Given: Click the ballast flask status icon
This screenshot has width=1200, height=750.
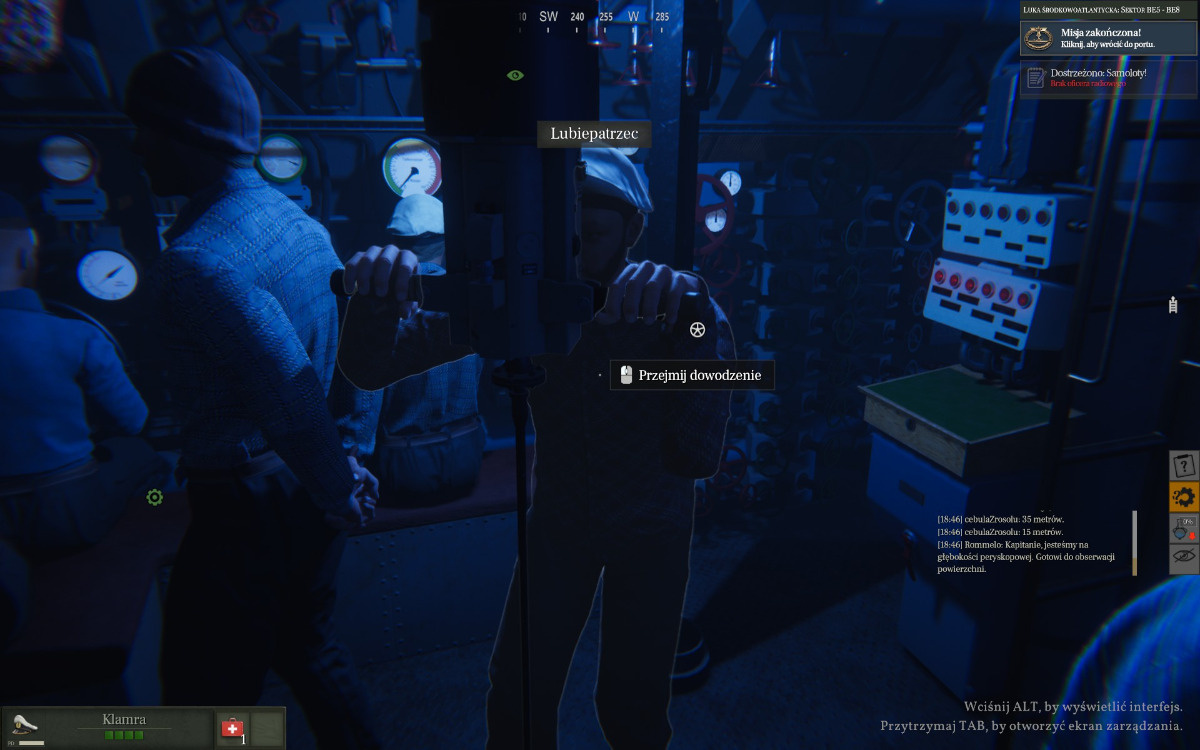Looking at the screenshot, I should click(x=1184, y=529).
